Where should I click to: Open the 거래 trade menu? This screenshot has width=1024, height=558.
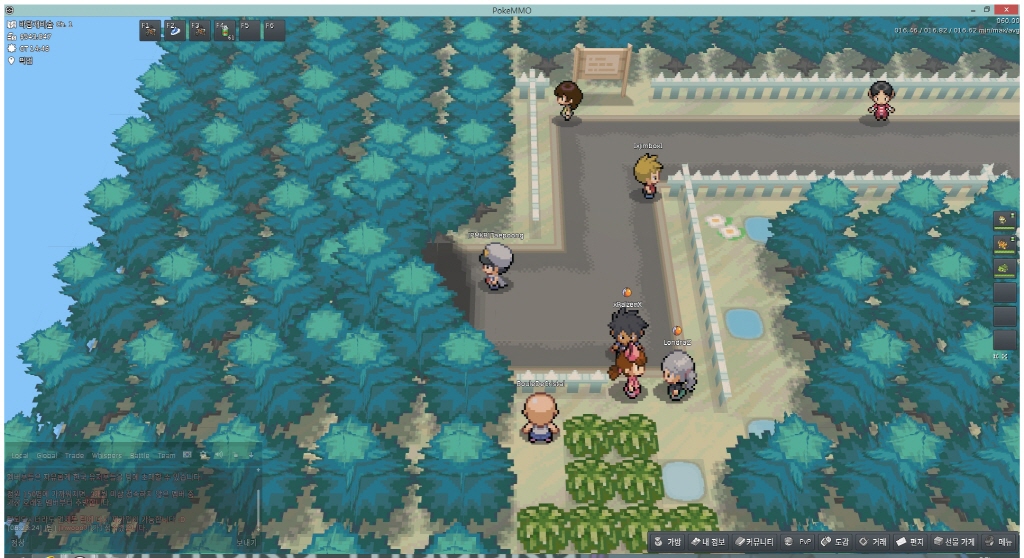[x=873, y=542]
